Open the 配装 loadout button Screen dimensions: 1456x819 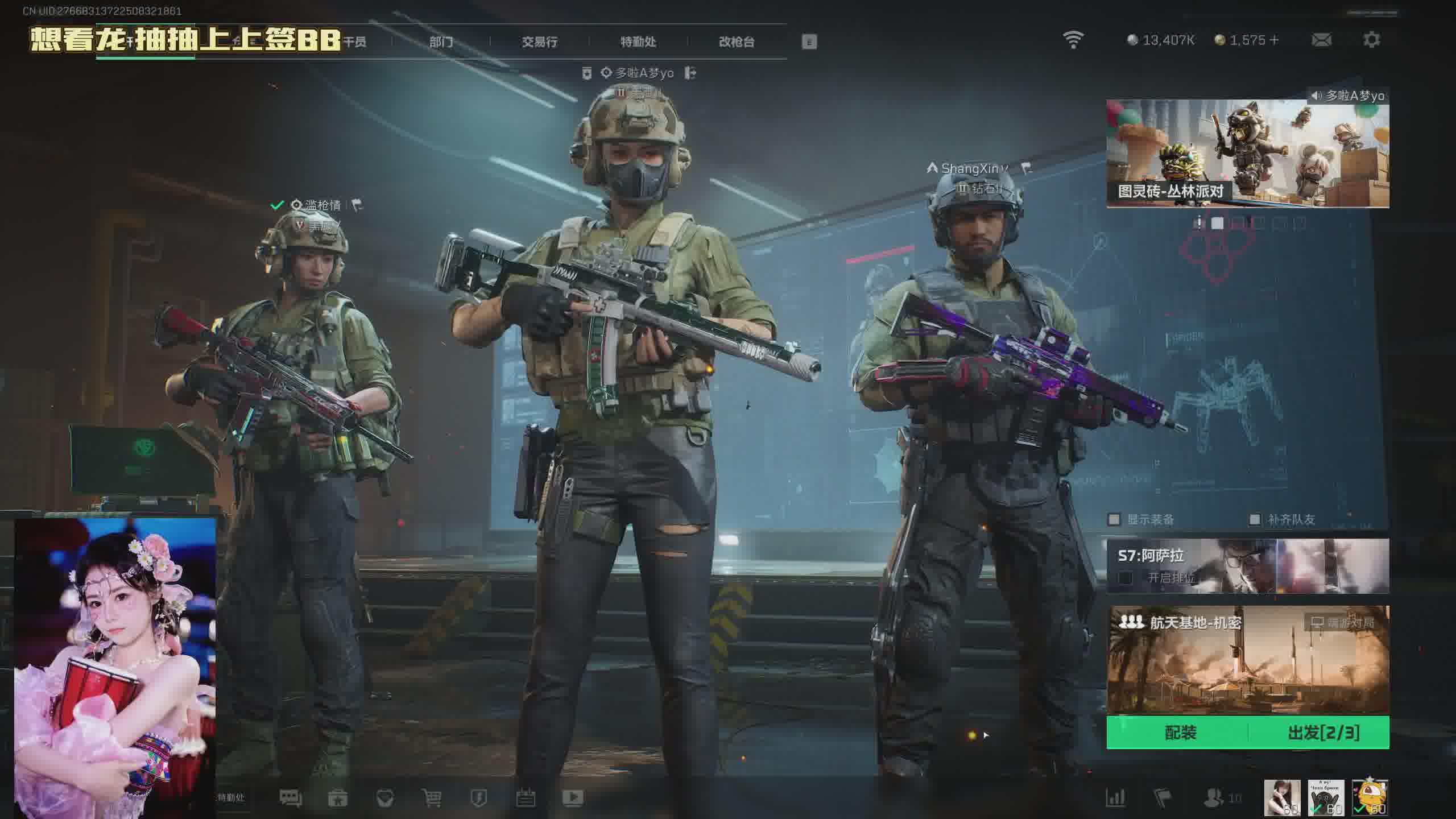(x=1180, y=733)
